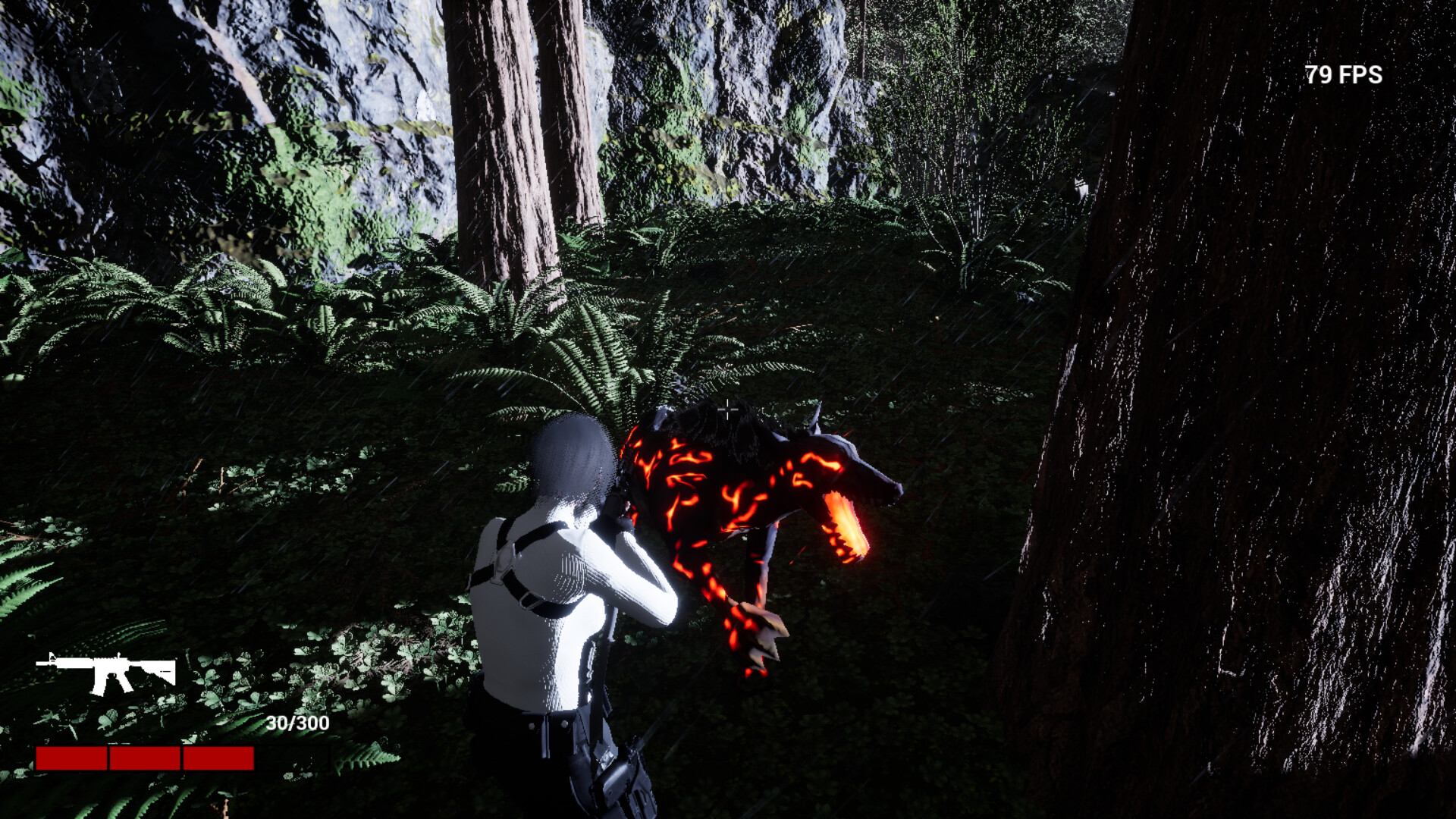
Task: Click the crosshair at screen center
Action: (729, 408)
